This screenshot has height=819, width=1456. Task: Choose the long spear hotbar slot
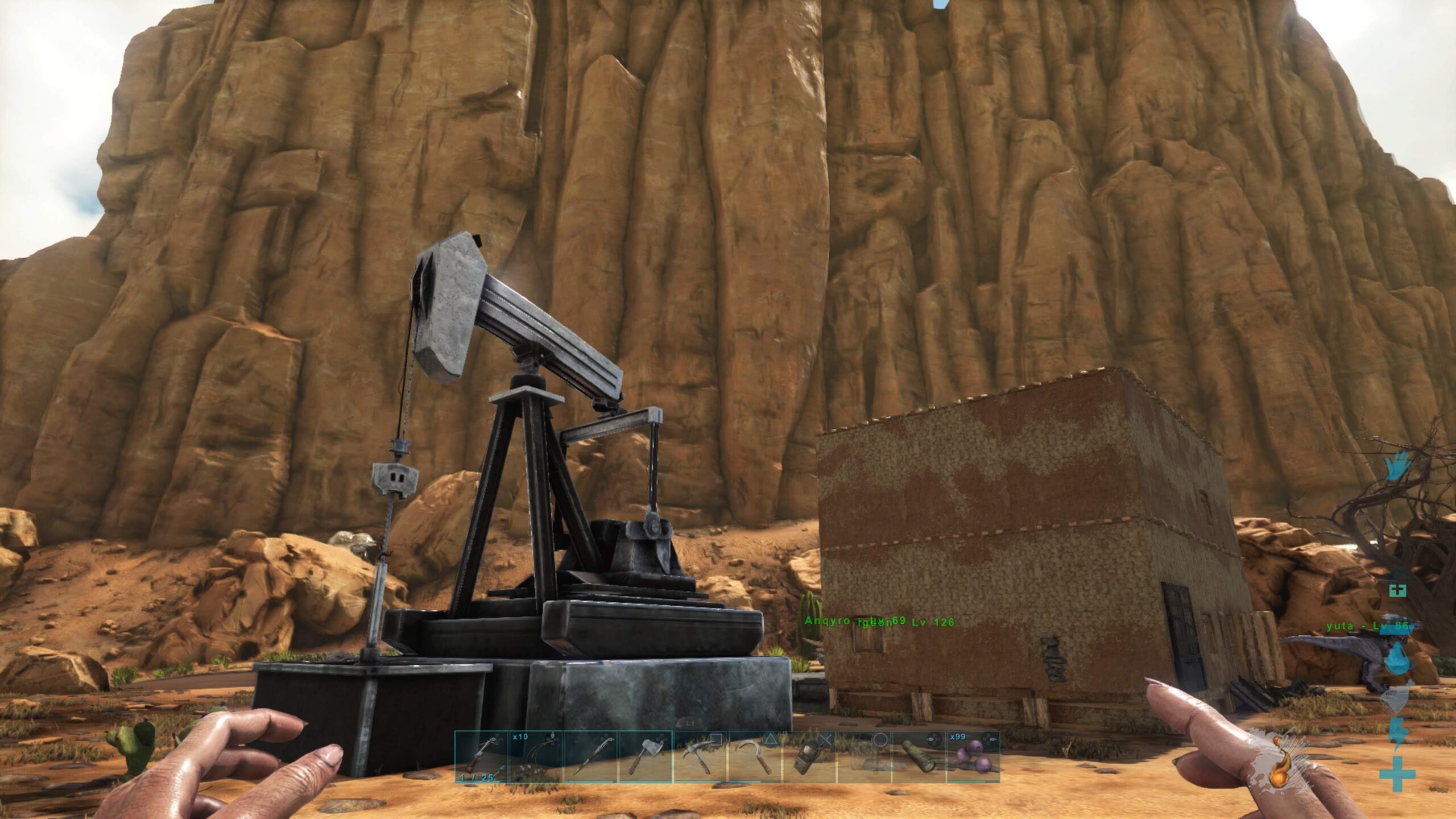pos(590,756)
